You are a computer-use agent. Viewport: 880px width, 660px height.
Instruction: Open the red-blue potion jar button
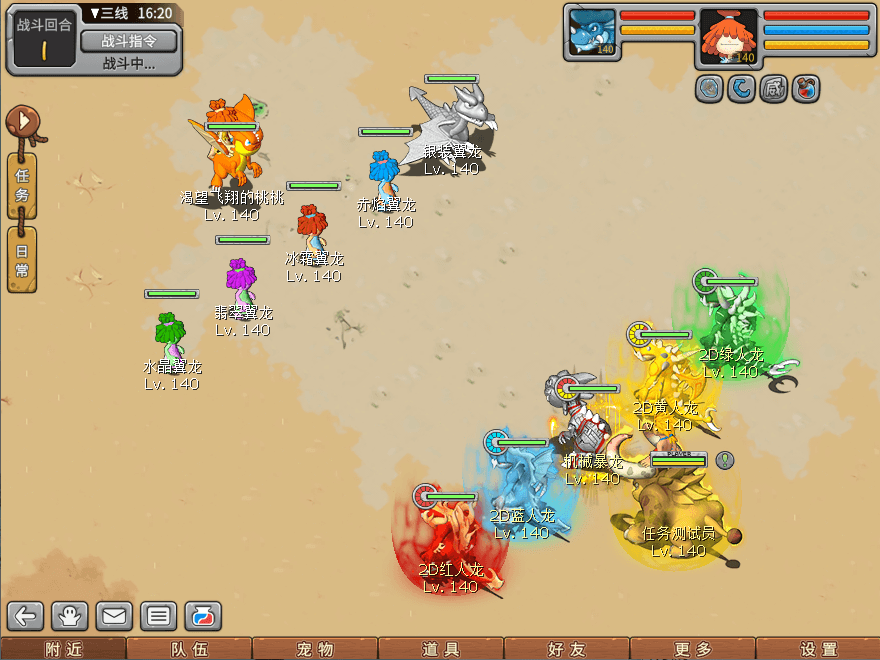[x=202, y=616]
